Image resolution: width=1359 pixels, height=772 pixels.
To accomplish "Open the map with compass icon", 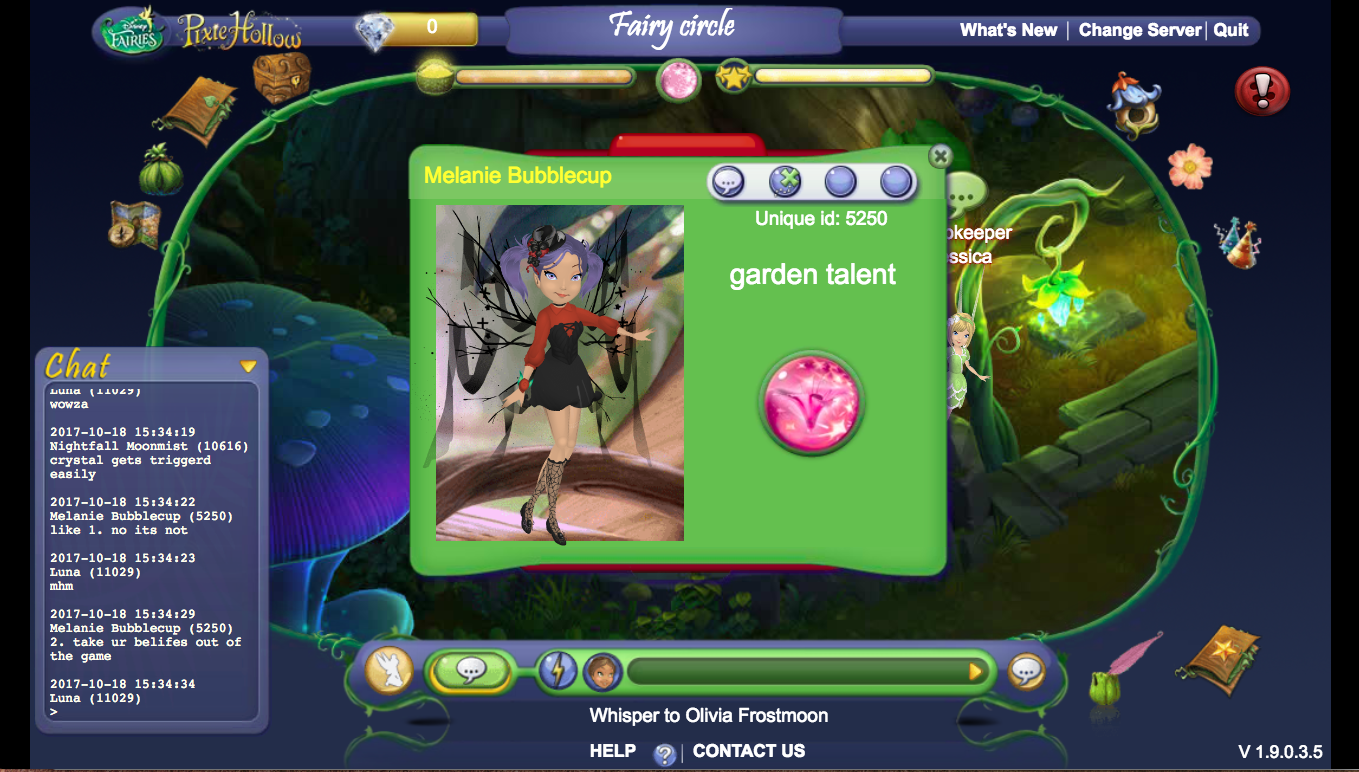I will (135, 225).
